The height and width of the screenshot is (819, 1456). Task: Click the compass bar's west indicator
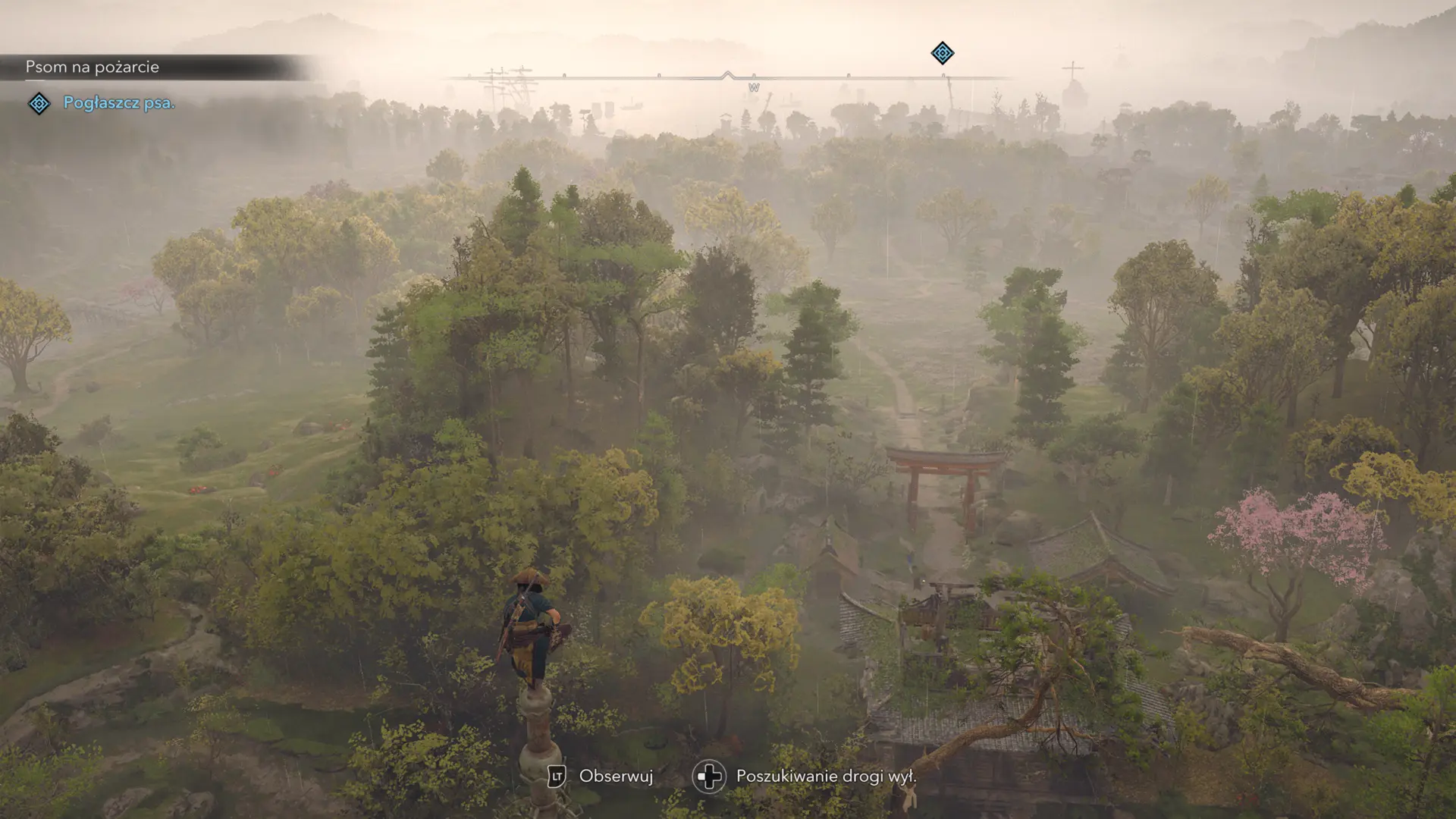tap(754, 88)
